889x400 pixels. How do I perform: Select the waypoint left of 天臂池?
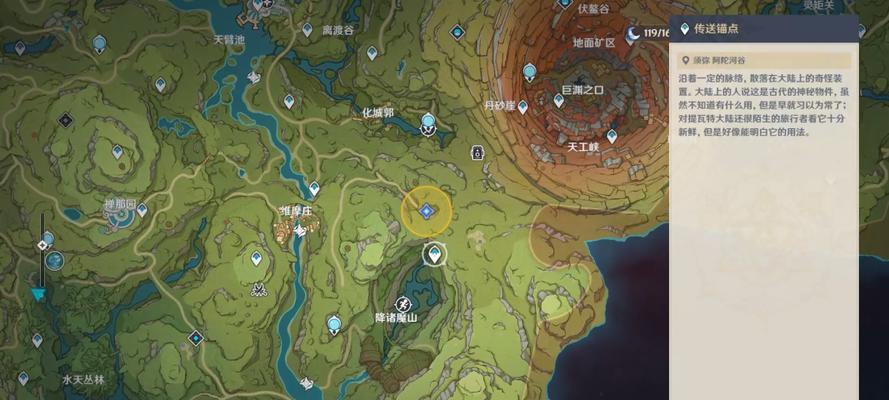(x=99, y=43)
